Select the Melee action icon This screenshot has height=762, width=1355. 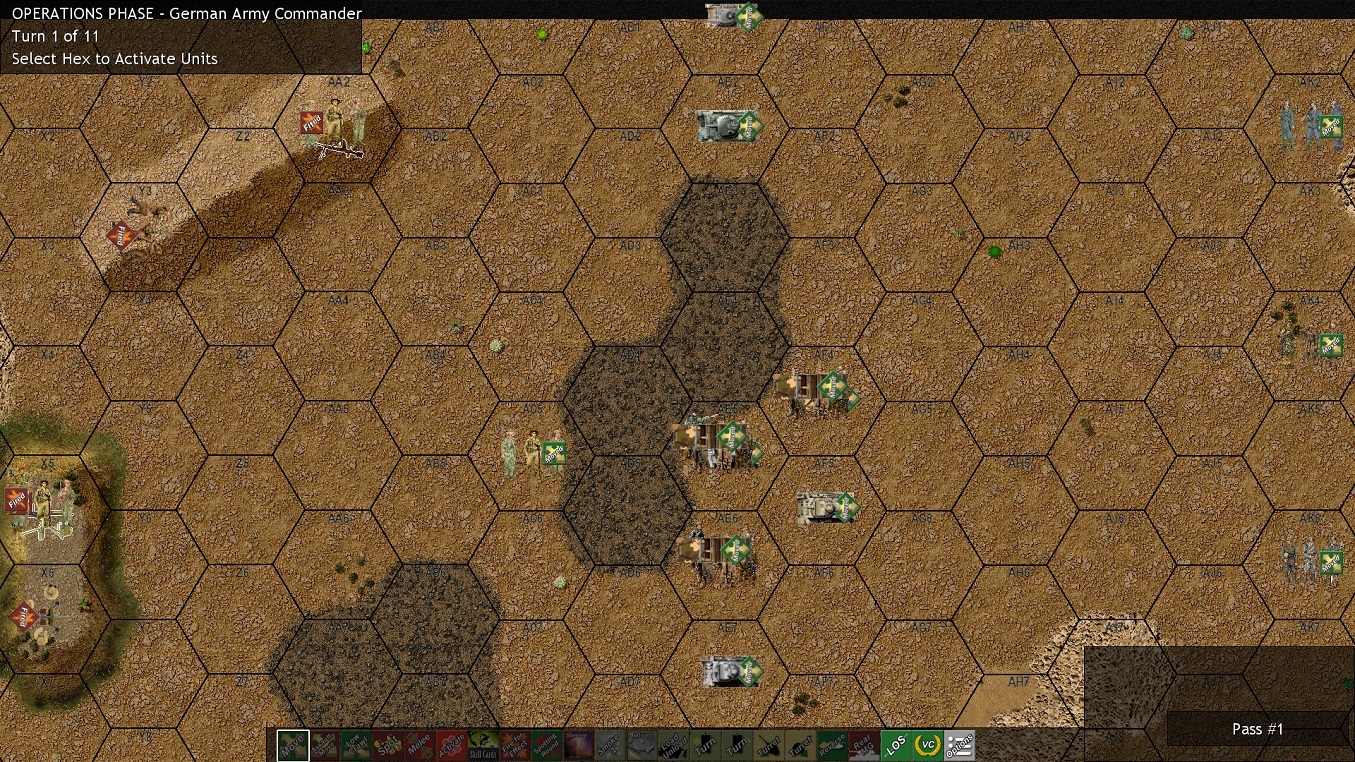click(x=421, y=745)
